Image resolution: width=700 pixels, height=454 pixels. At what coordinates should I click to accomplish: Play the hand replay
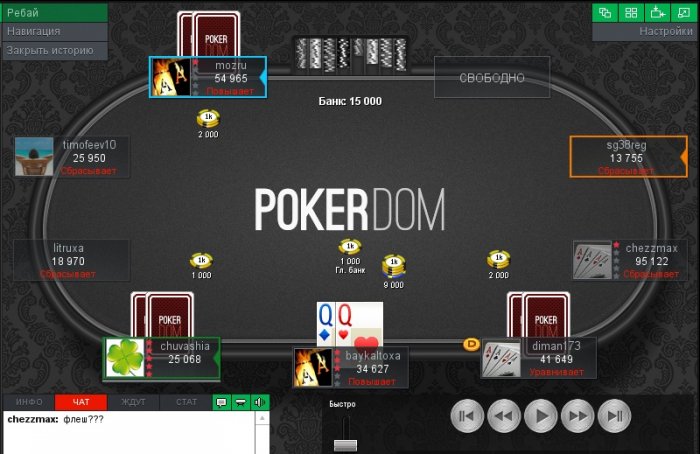[x=541, y=415]
